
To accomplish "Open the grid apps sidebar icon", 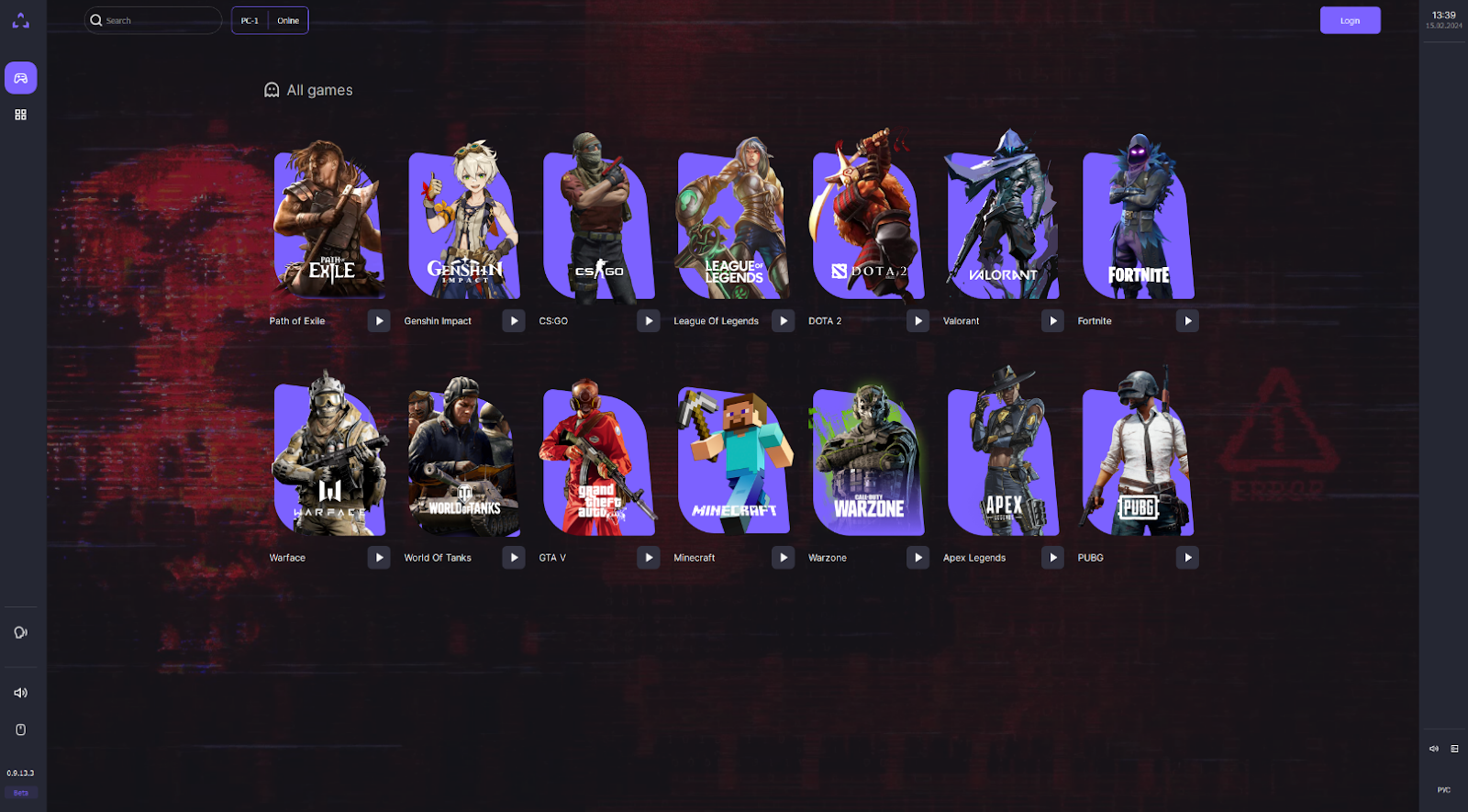I will (20, 115).
